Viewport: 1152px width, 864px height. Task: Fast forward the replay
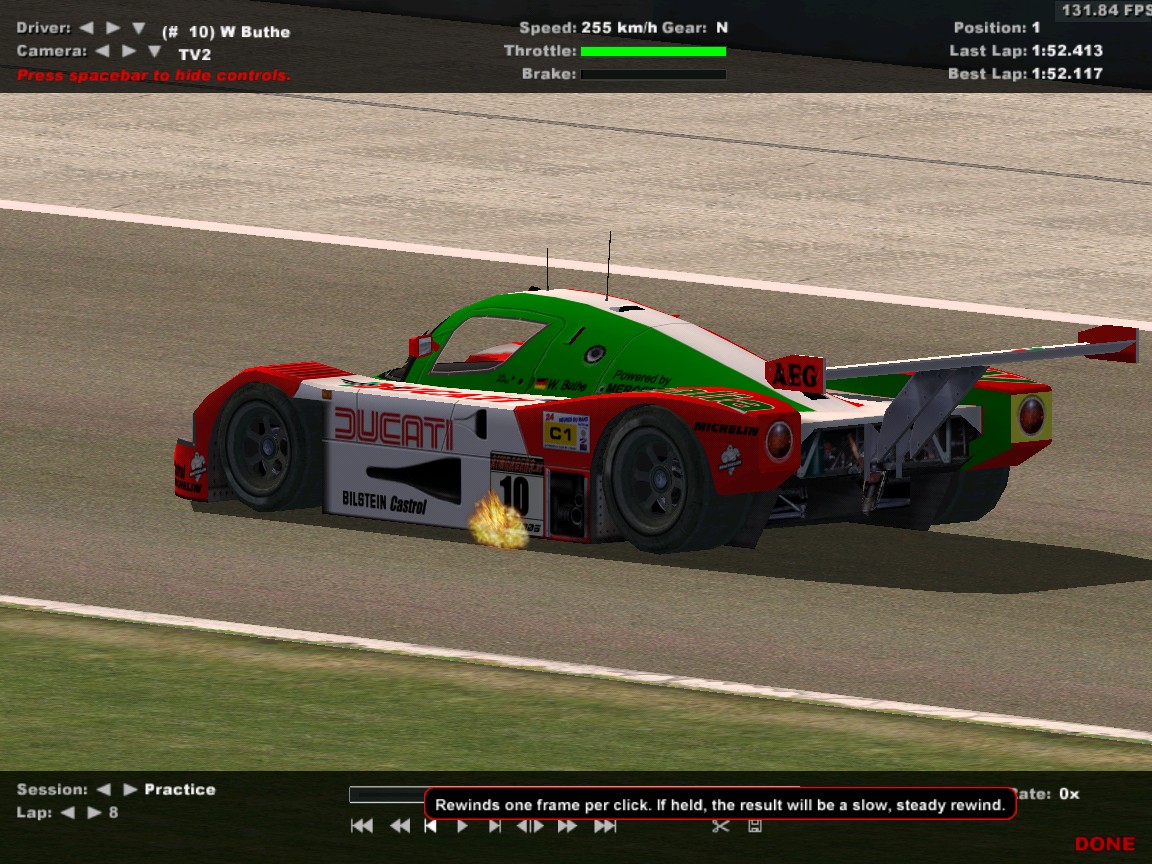click(x=567, y=826)
